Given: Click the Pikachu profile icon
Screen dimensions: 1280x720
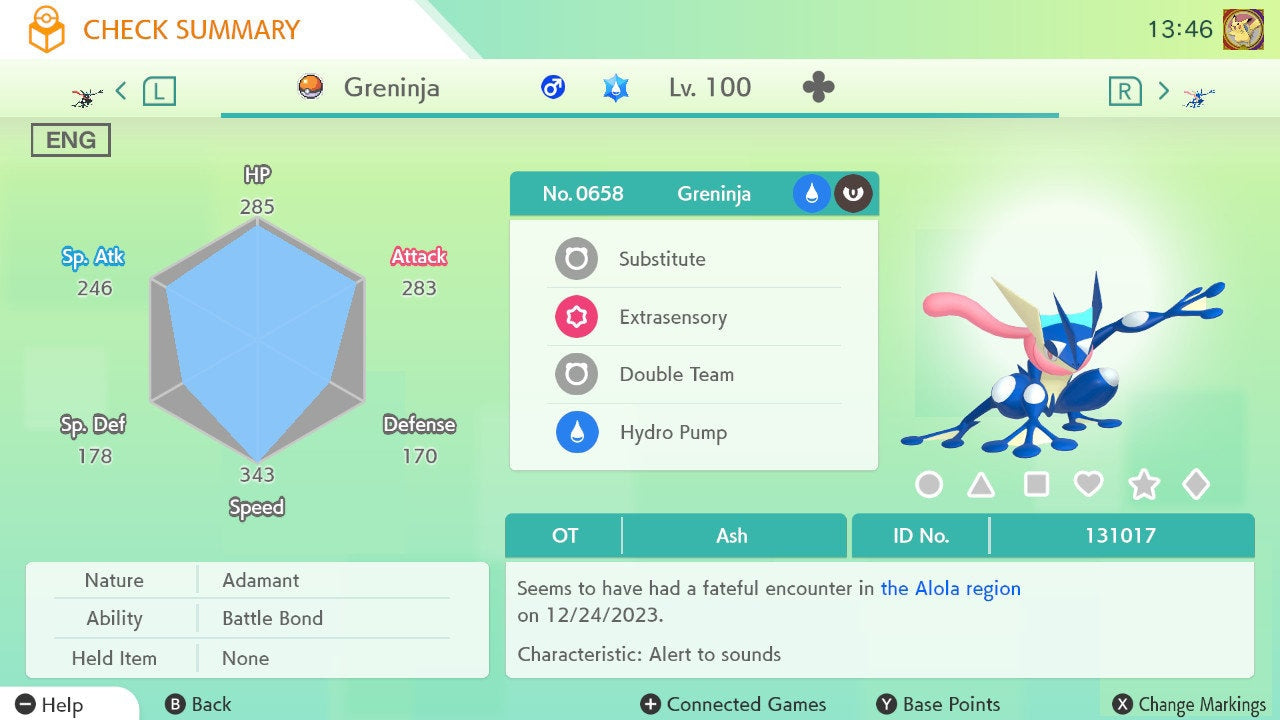Looking at the screenshot, I should (1243, 29).
